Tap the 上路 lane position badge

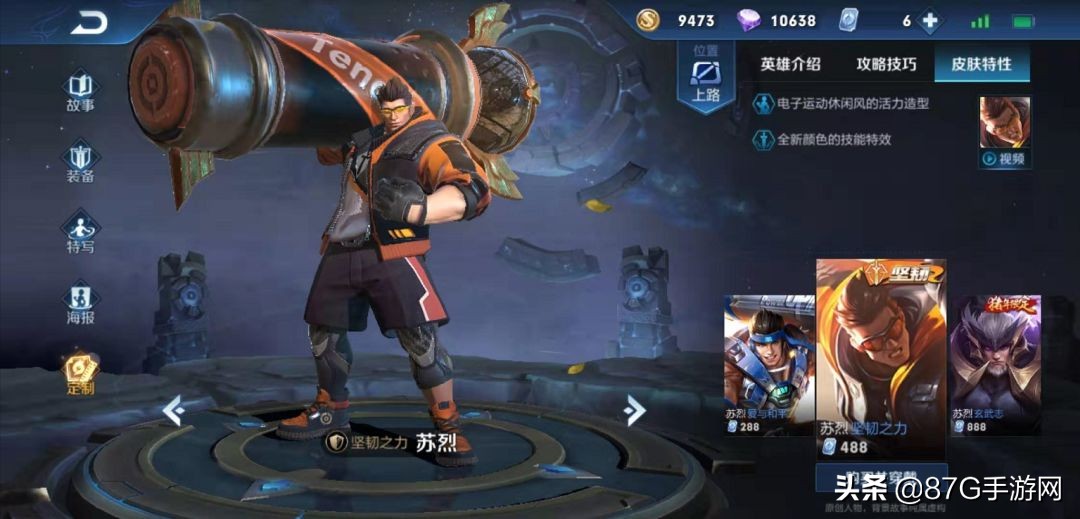pyautogui.click(x=706, y=77)
